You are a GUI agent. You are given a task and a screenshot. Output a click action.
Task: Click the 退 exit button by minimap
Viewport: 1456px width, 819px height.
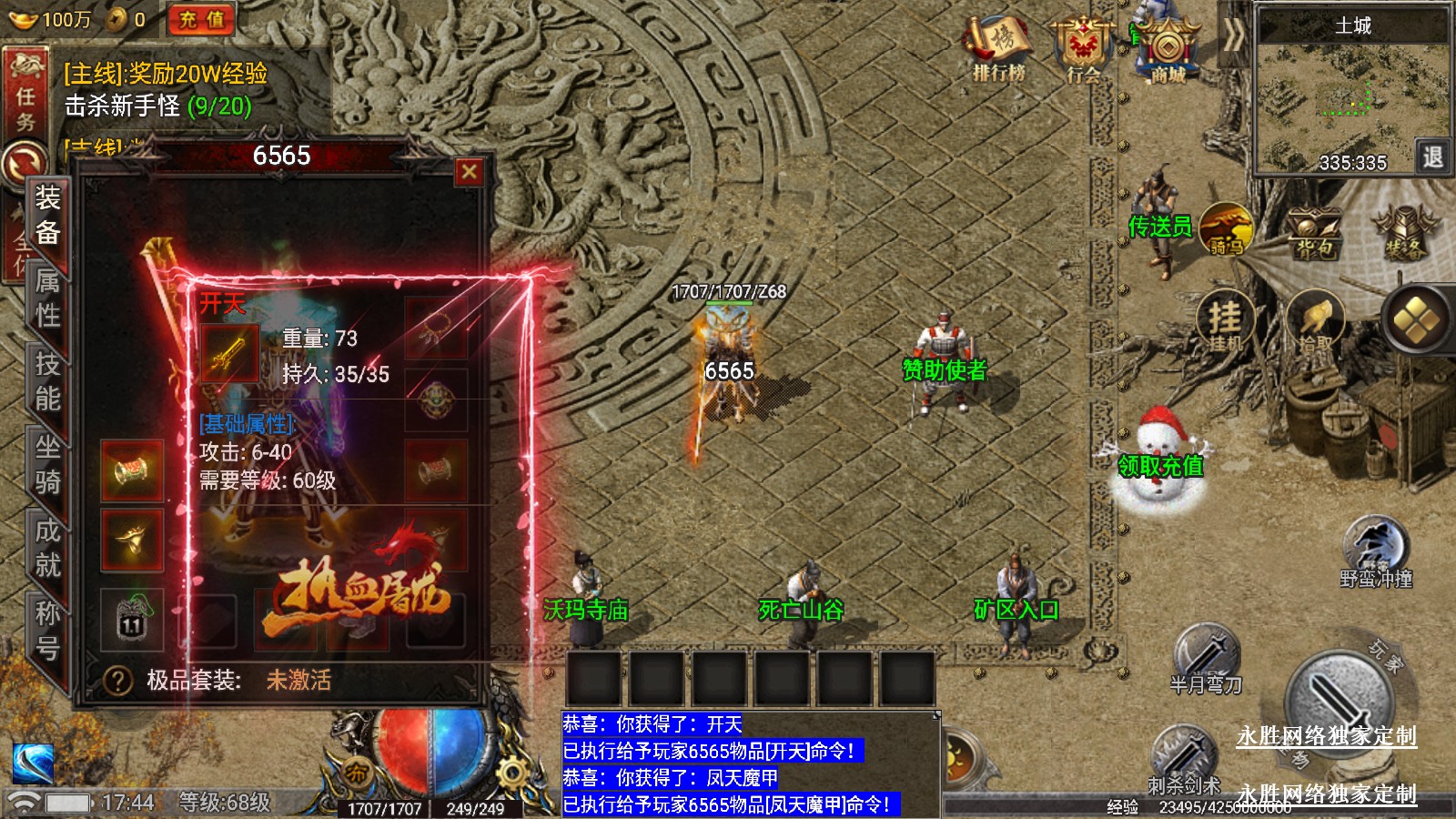tap(1432, 157)
